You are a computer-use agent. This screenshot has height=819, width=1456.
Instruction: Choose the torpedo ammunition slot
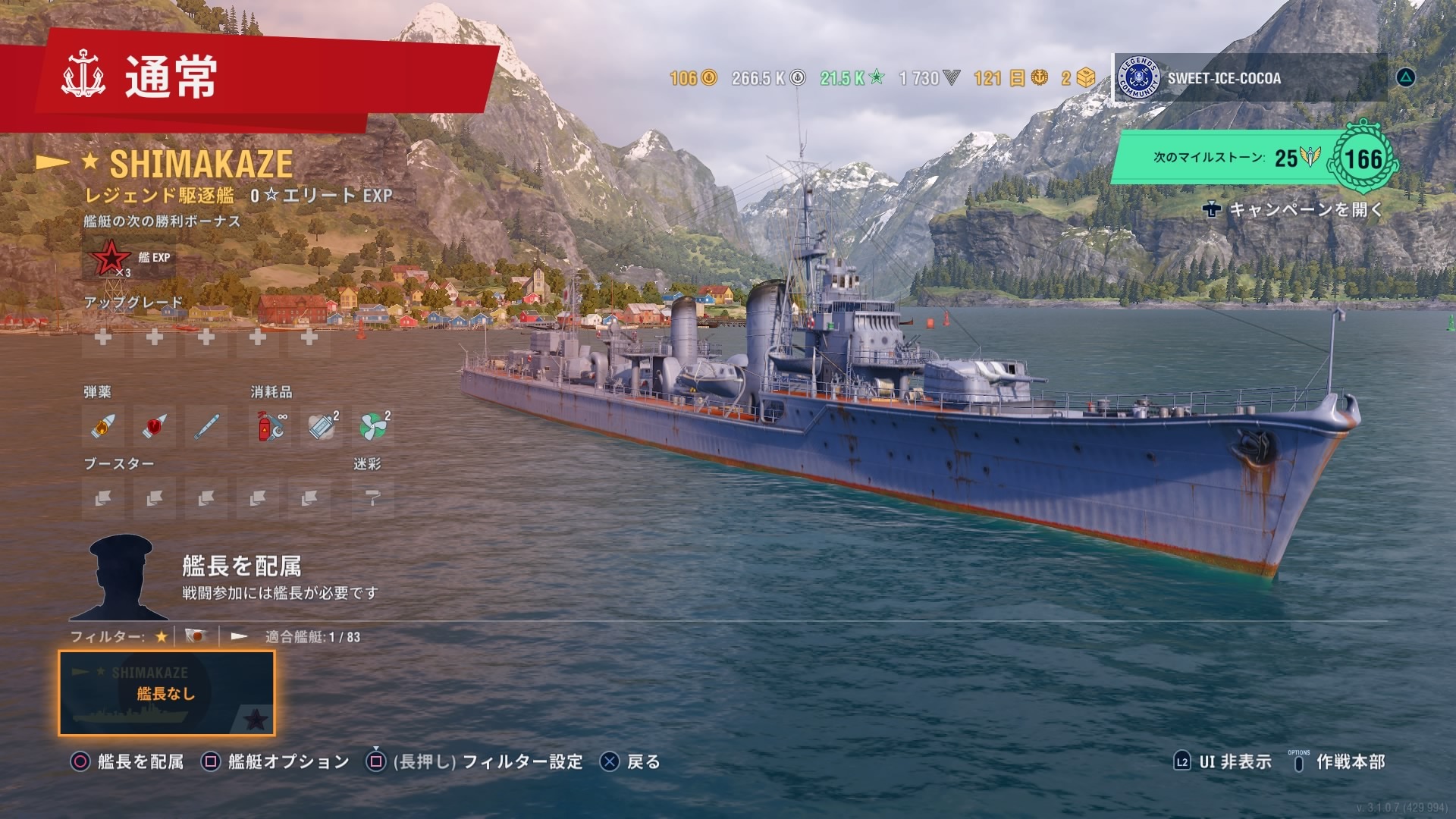point(206,426)
